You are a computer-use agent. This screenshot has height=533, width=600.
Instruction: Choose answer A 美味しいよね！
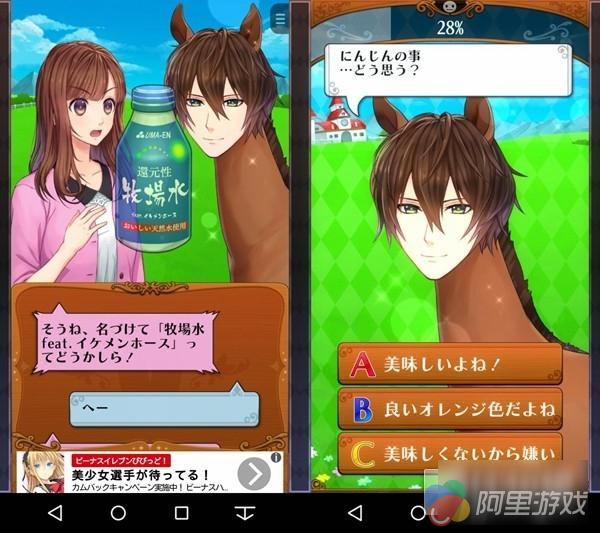(449, 364)
